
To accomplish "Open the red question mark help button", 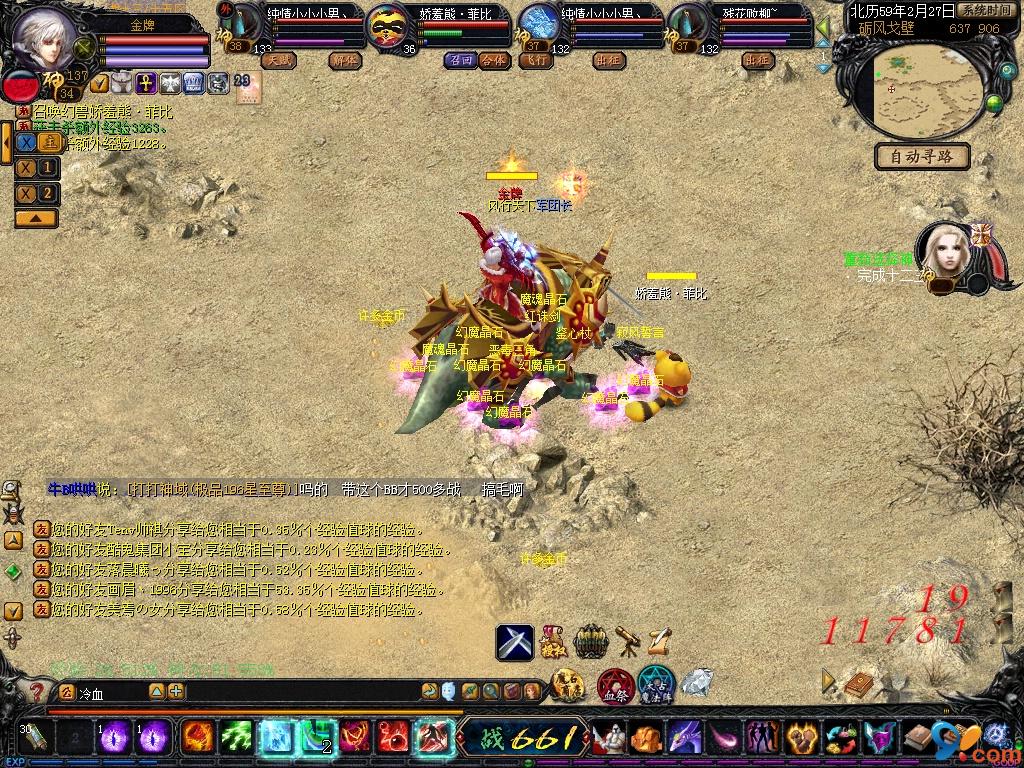I will coord(37,691).
